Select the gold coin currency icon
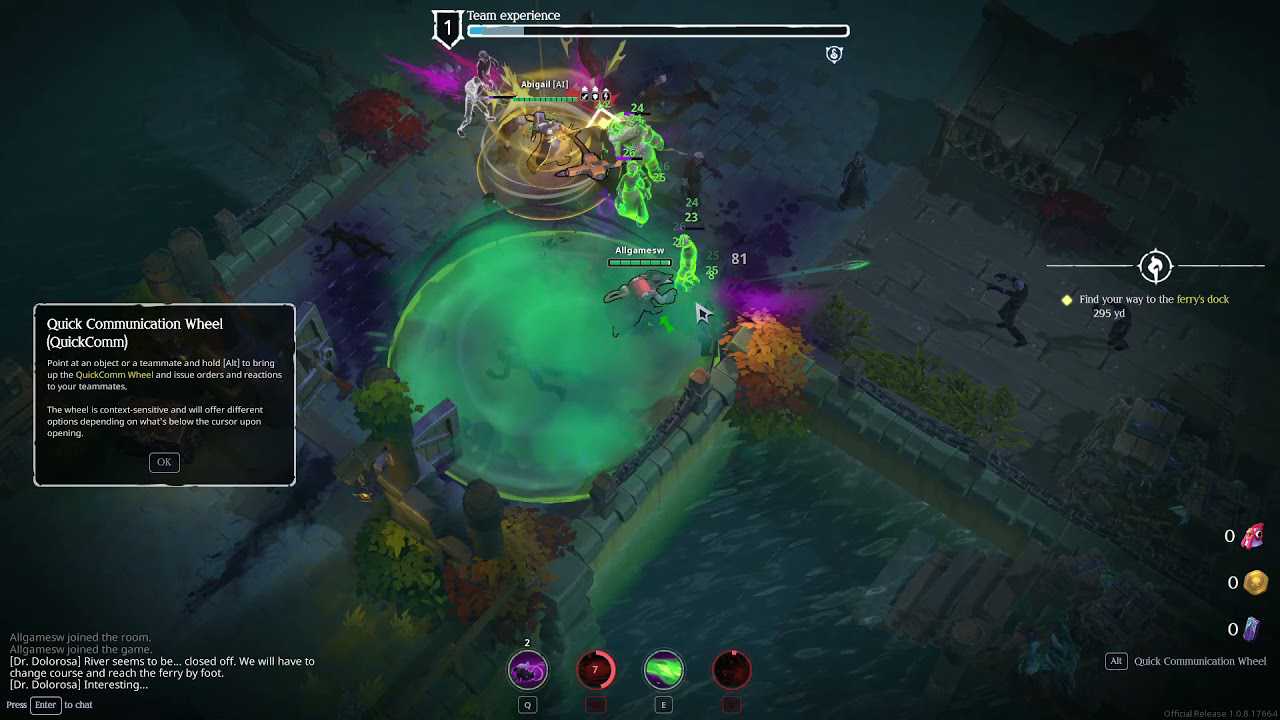This screenshot has height=720, width=1280. (1255, 583)
